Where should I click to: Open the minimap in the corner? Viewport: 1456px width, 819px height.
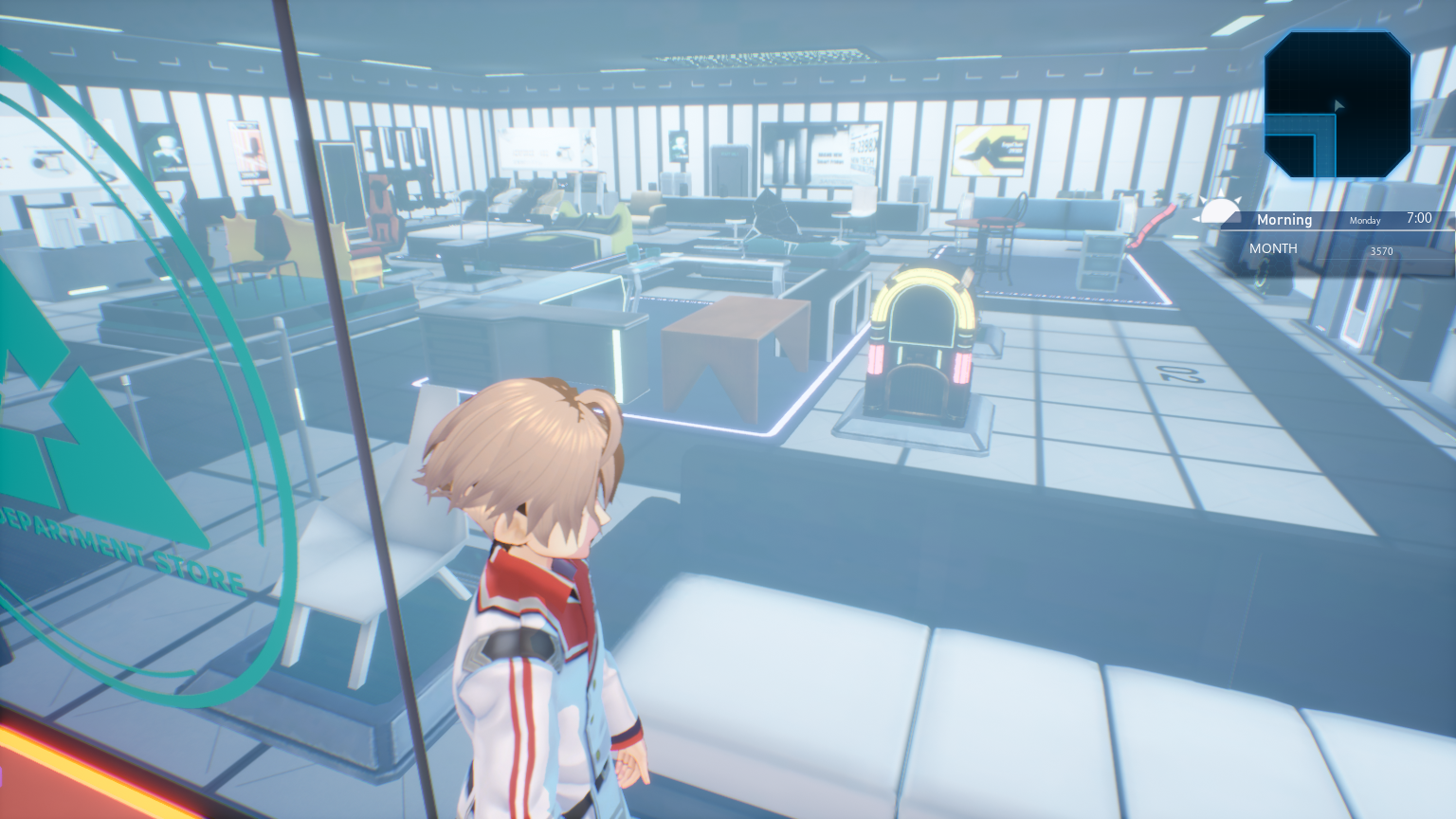(1337, 104)
